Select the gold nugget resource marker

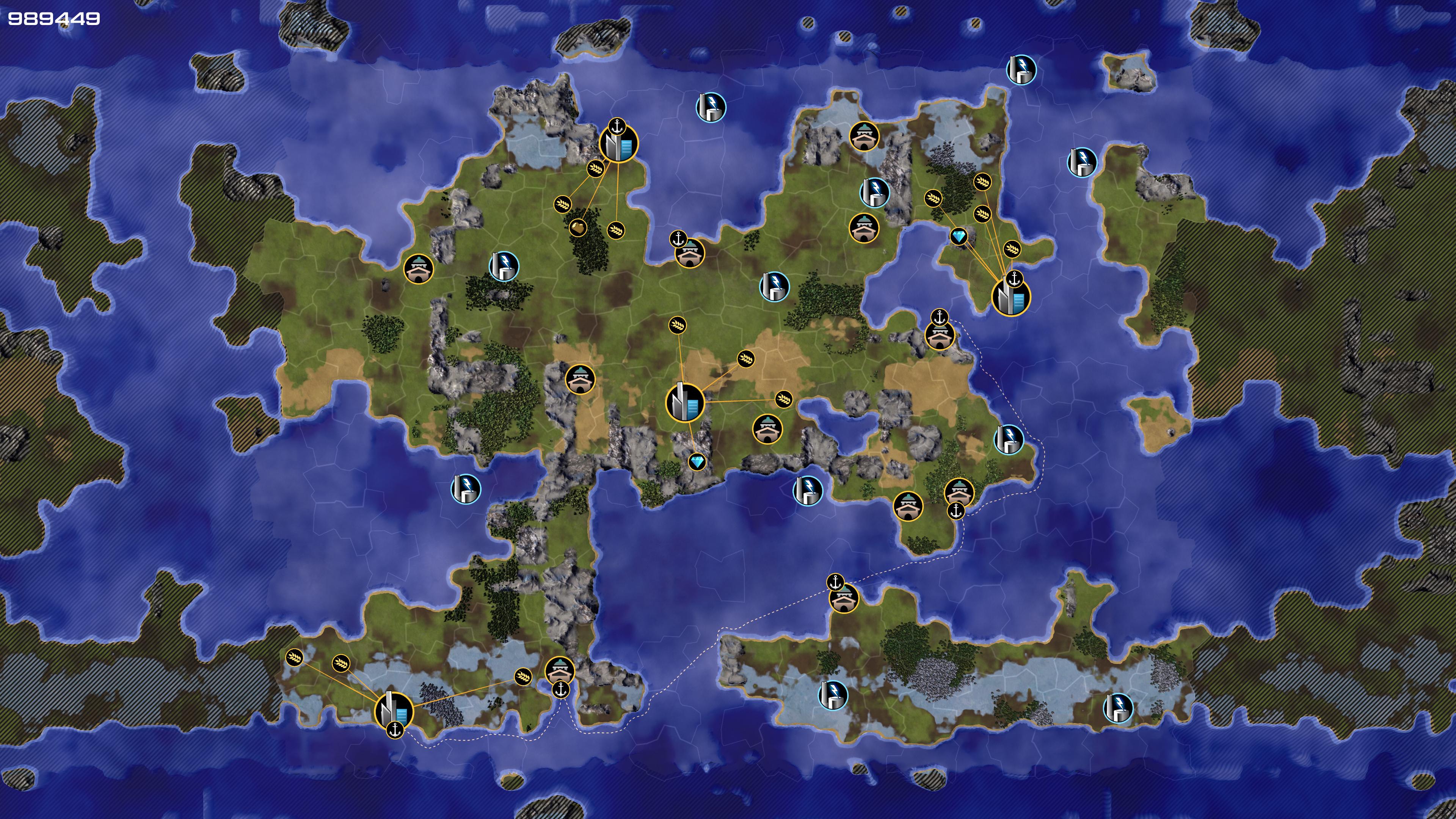577,228
